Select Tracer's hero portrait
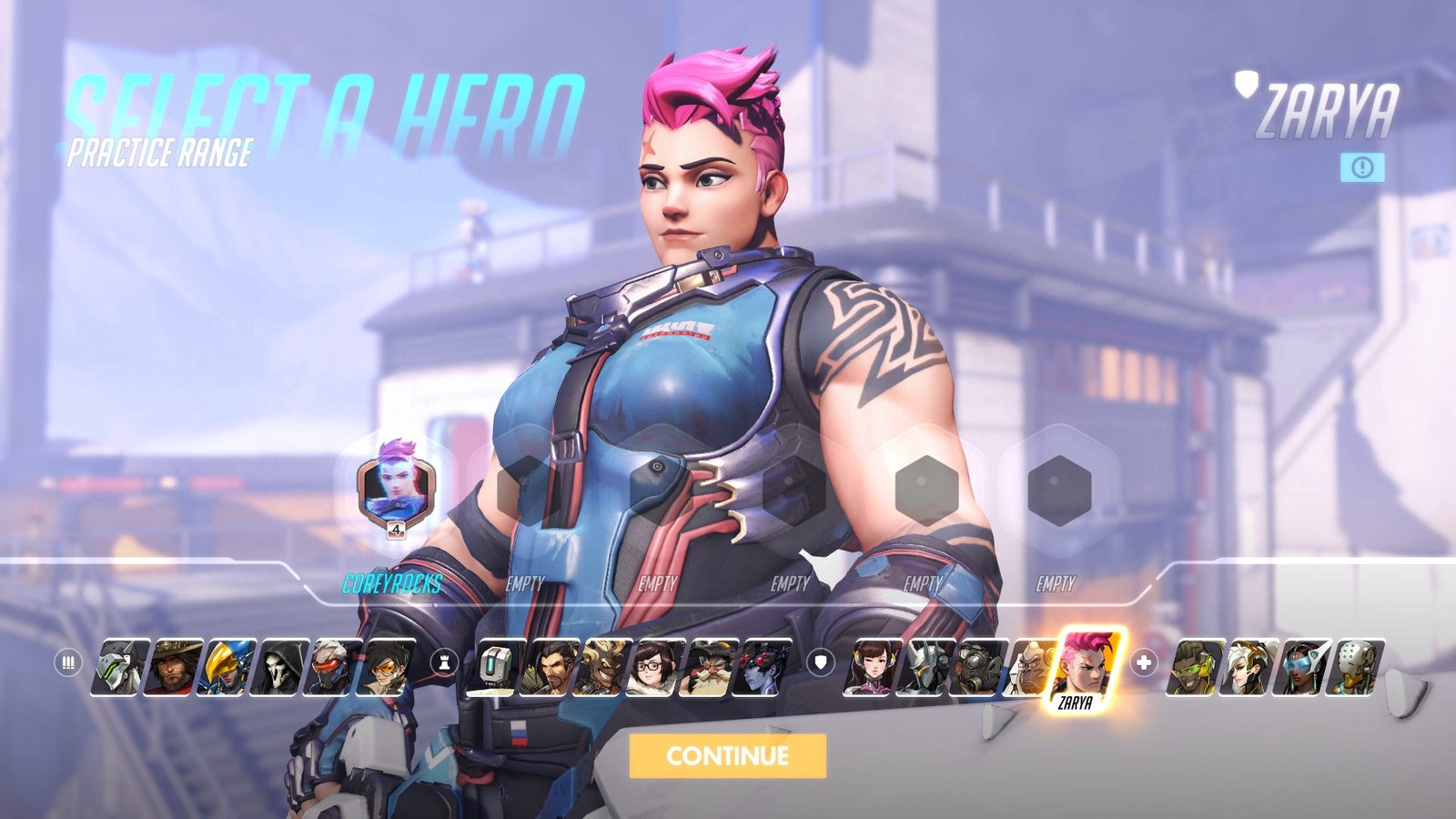The height and width of the screenshot is (819, 1456). click(x=389, y=668)
